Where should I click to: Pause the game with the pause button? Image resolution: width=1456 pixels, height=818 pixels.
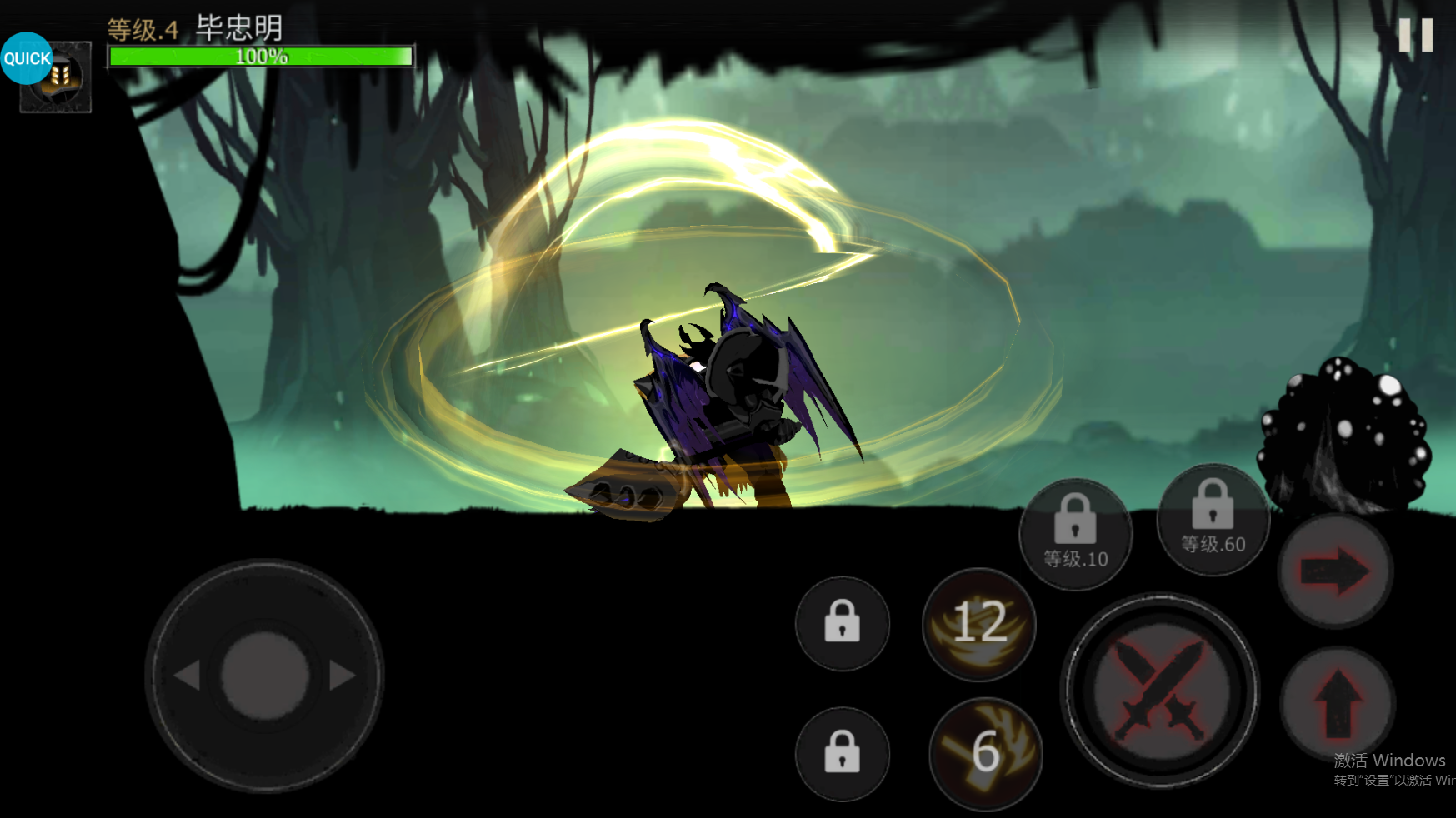1415,36
